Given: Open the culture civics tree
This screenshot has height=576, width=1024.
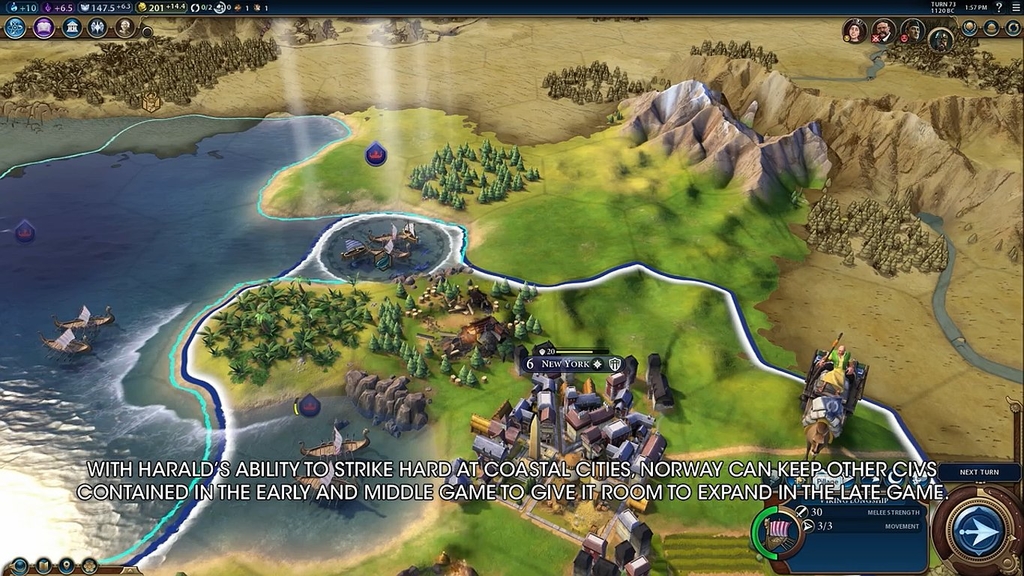Looking at the screenshot, I should (43, 28).
